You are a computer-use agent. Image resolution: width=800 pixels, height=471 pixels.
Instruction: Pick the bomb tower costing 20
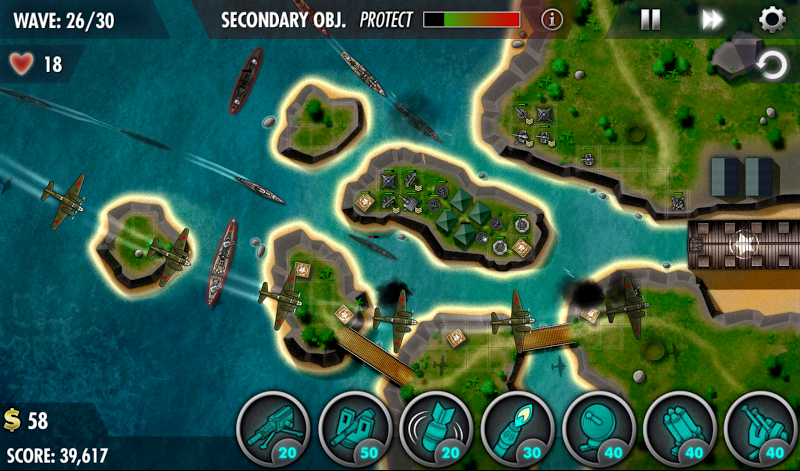click(435, 430)
